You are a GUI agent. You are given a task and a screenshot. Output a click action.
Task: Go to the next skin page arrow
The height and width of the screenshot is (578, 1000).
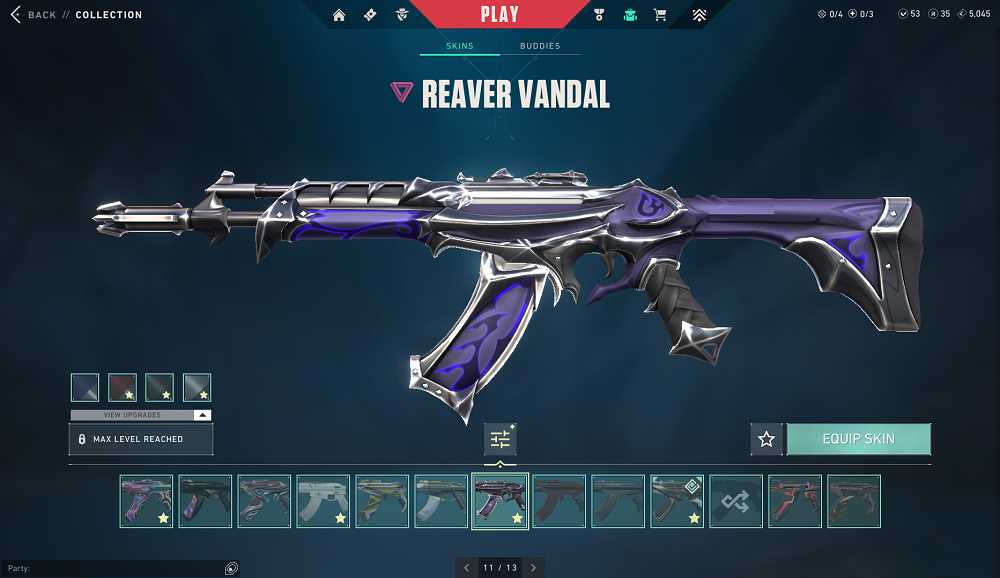pyautogui.click(x=533, y=568)
